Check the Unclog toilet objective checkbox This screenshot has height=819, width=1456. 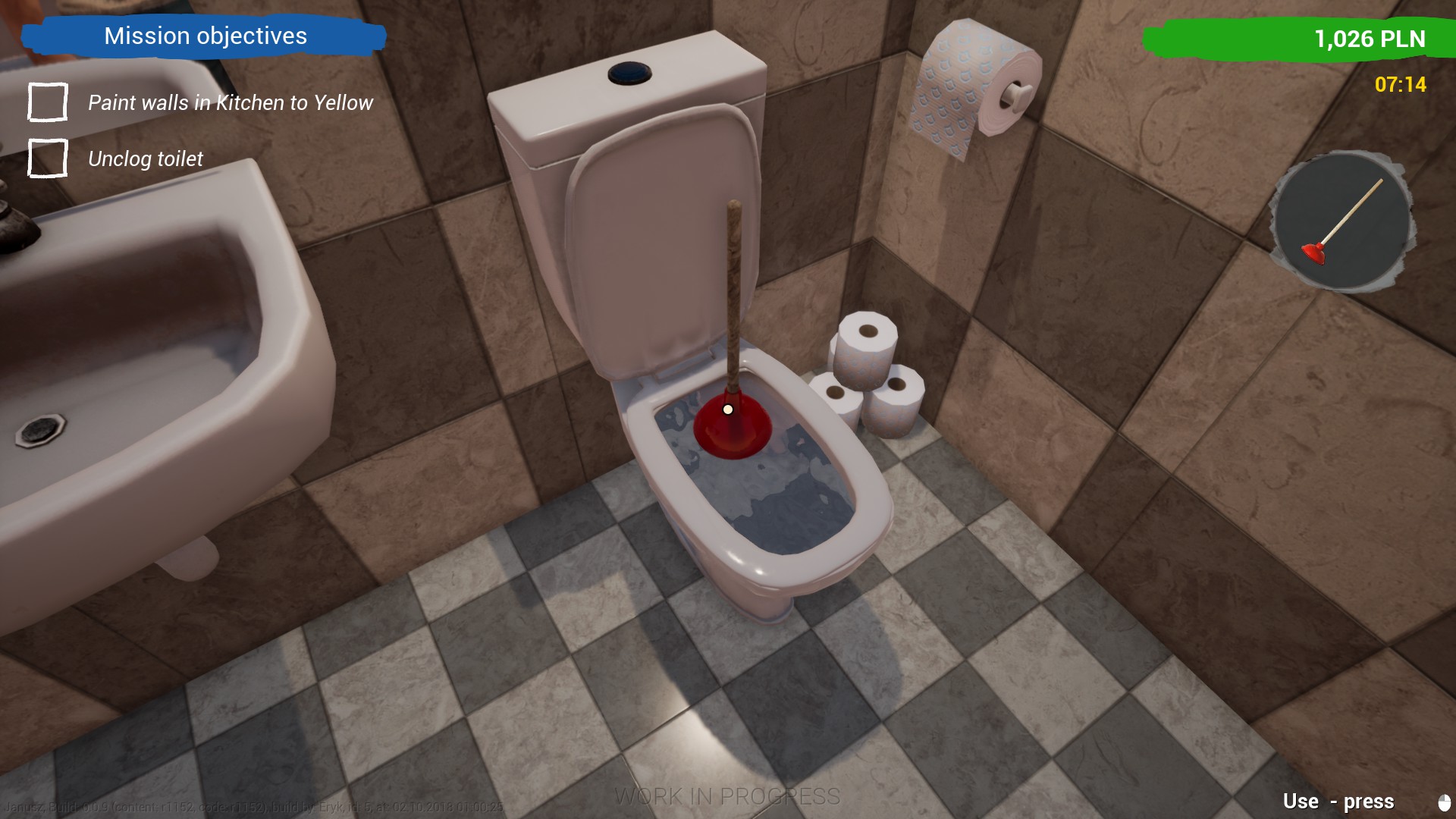point(46,158)
